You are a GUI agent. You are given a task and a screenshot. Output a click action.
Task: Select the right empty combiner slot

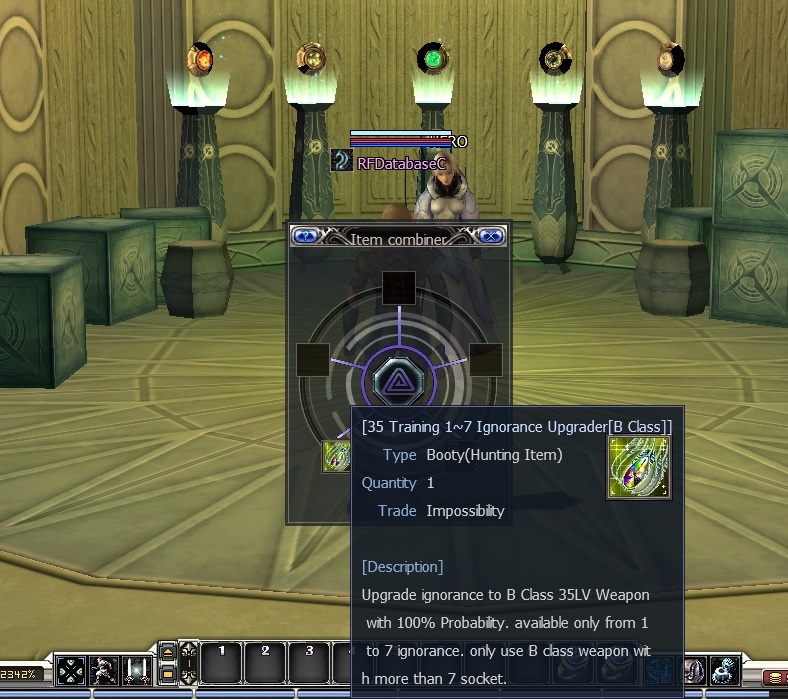click(485, 360)
